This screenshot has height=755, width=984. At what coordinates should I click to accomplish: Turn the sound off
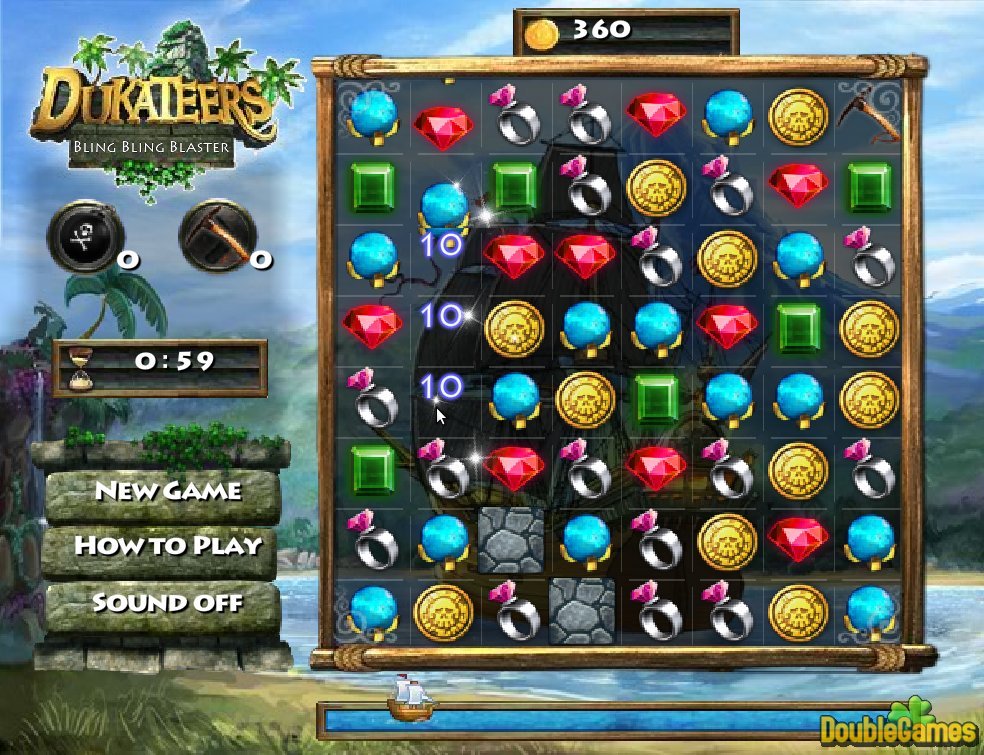tap(167, 602)
